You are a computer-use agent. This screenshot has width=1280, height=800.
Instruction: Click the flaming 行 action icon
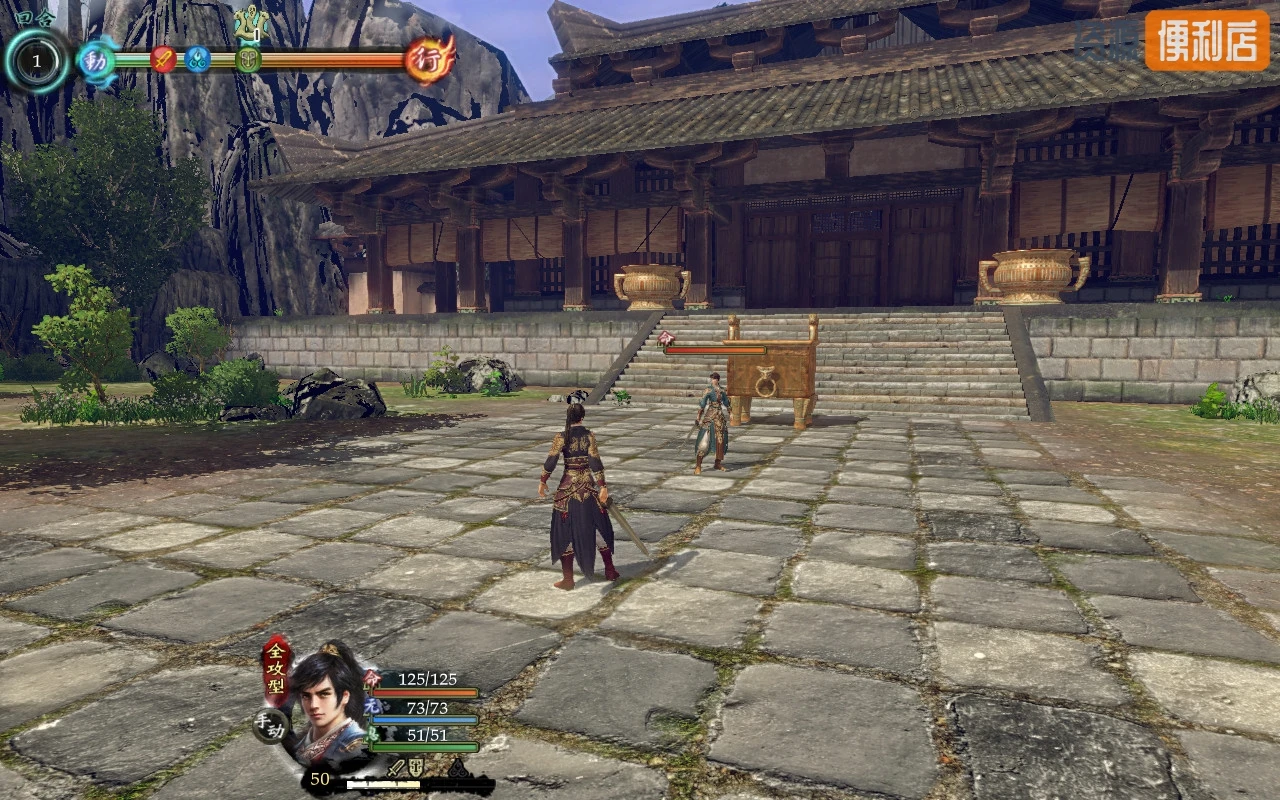[430, 59]
